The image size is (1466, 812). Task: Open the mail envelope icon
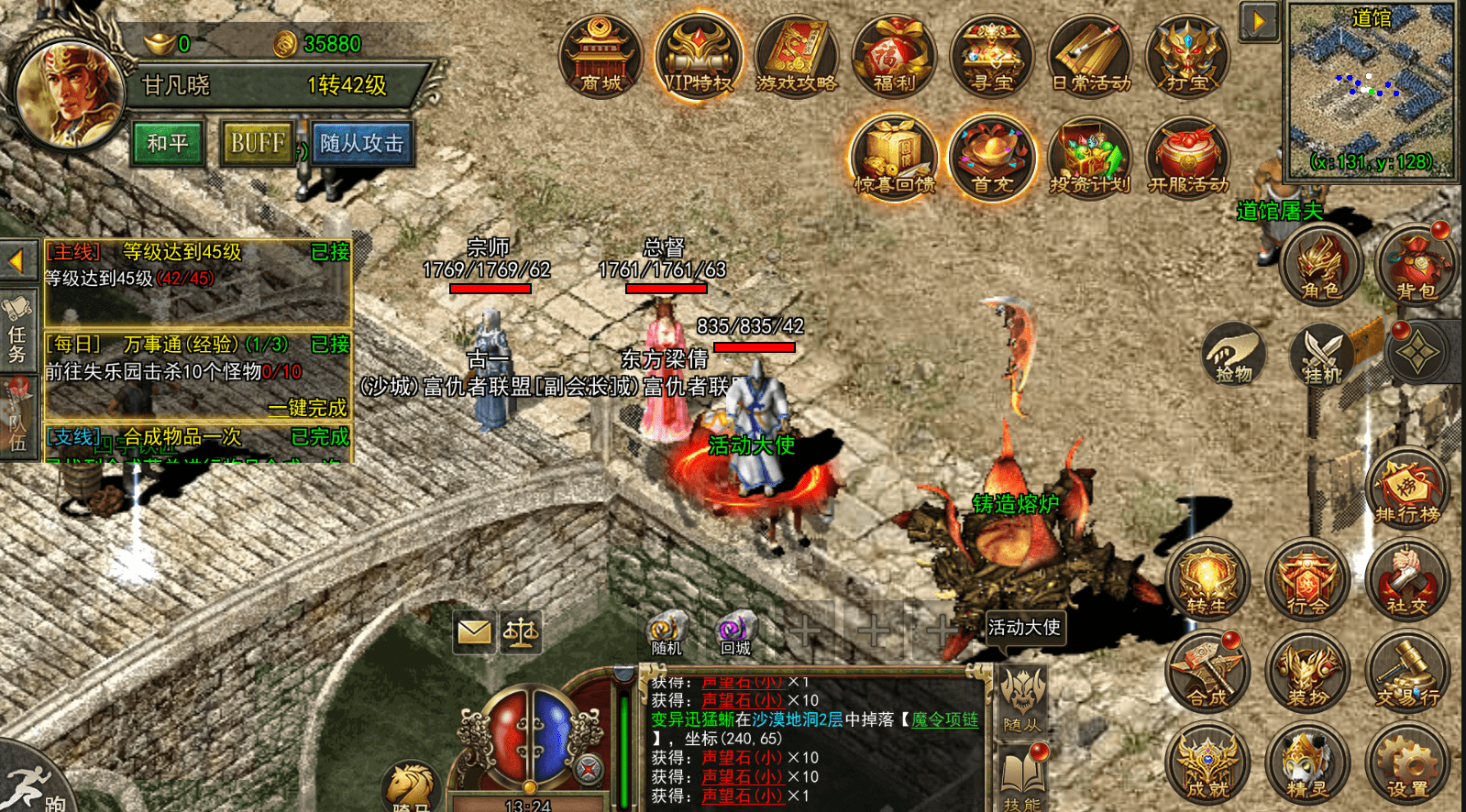click(474, 631)
